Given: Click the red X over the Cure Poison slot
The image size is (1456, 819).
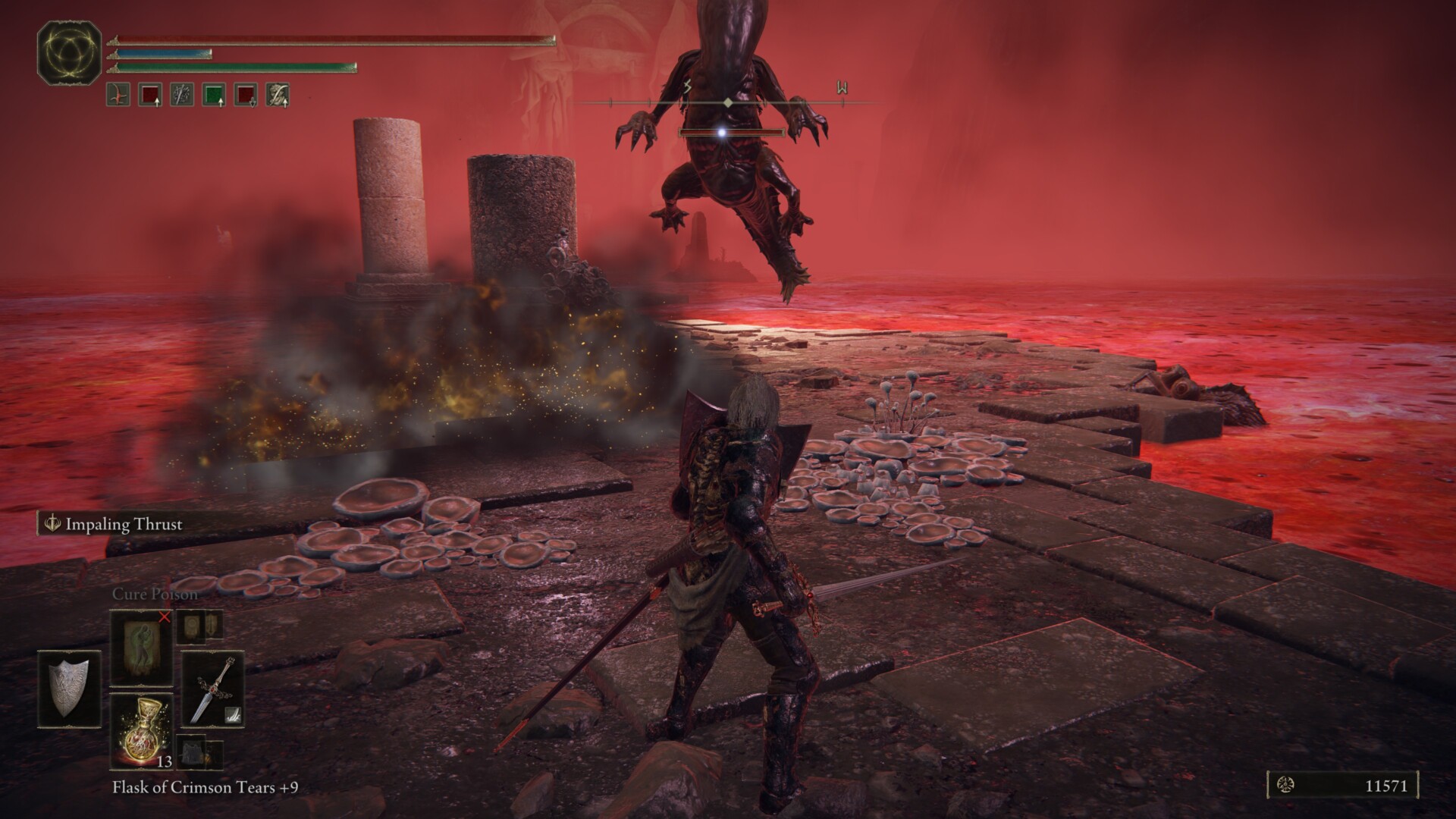Looking at the screenshot, I should click(165, 617).
